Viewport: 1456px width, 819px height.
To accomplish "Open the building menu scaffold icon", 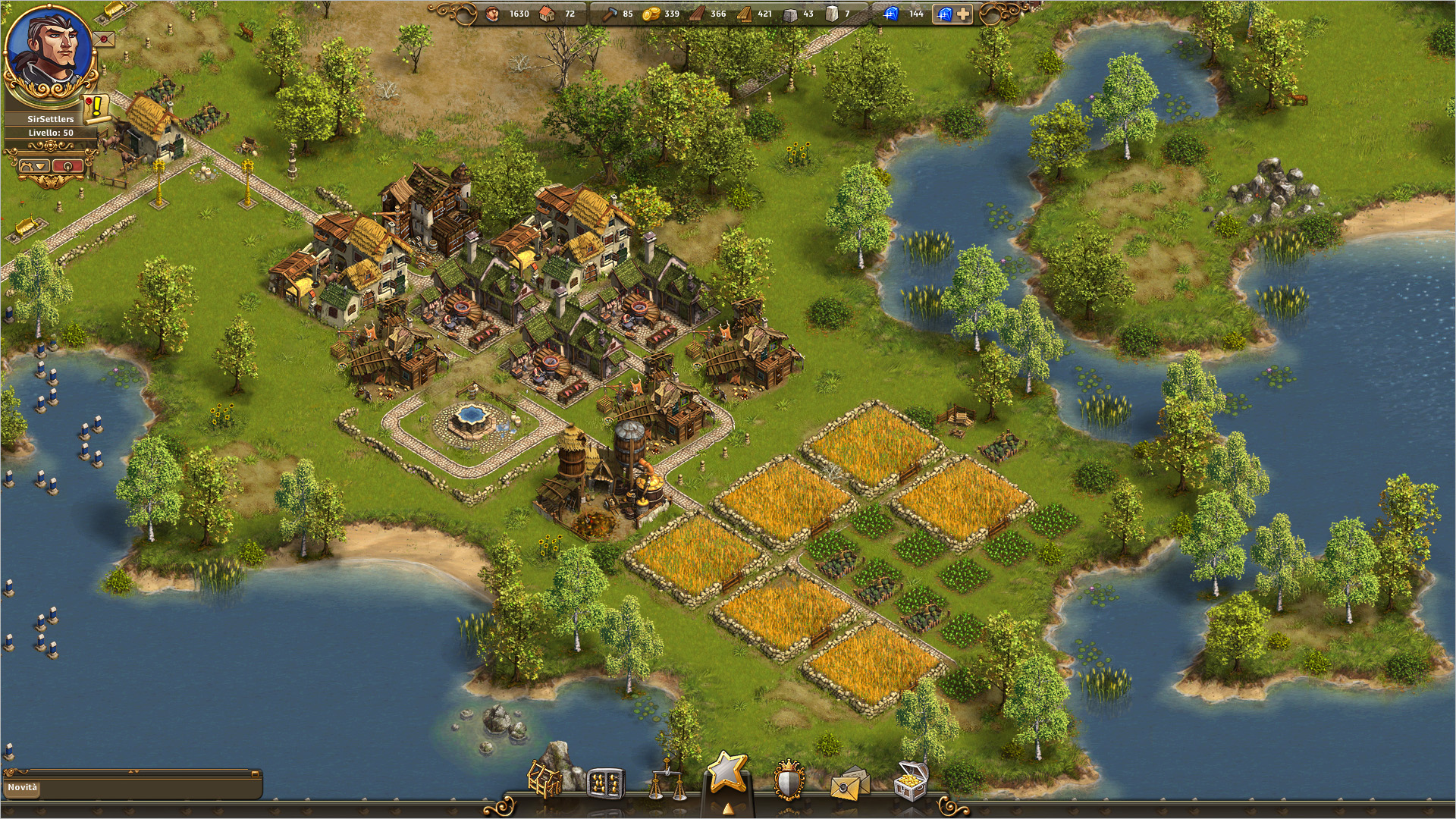I will point(544,780).
